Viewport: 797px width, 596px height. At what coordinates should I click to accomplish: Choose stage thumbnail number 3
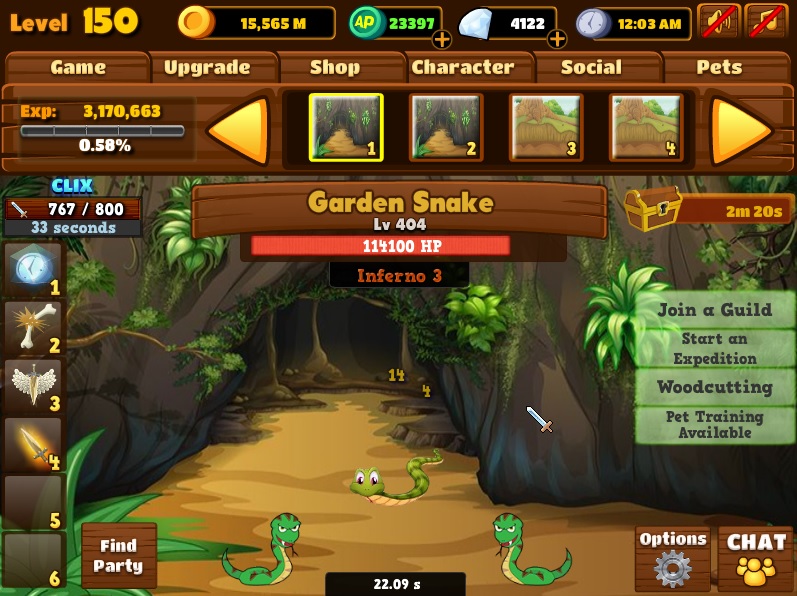tap(546, 127)
